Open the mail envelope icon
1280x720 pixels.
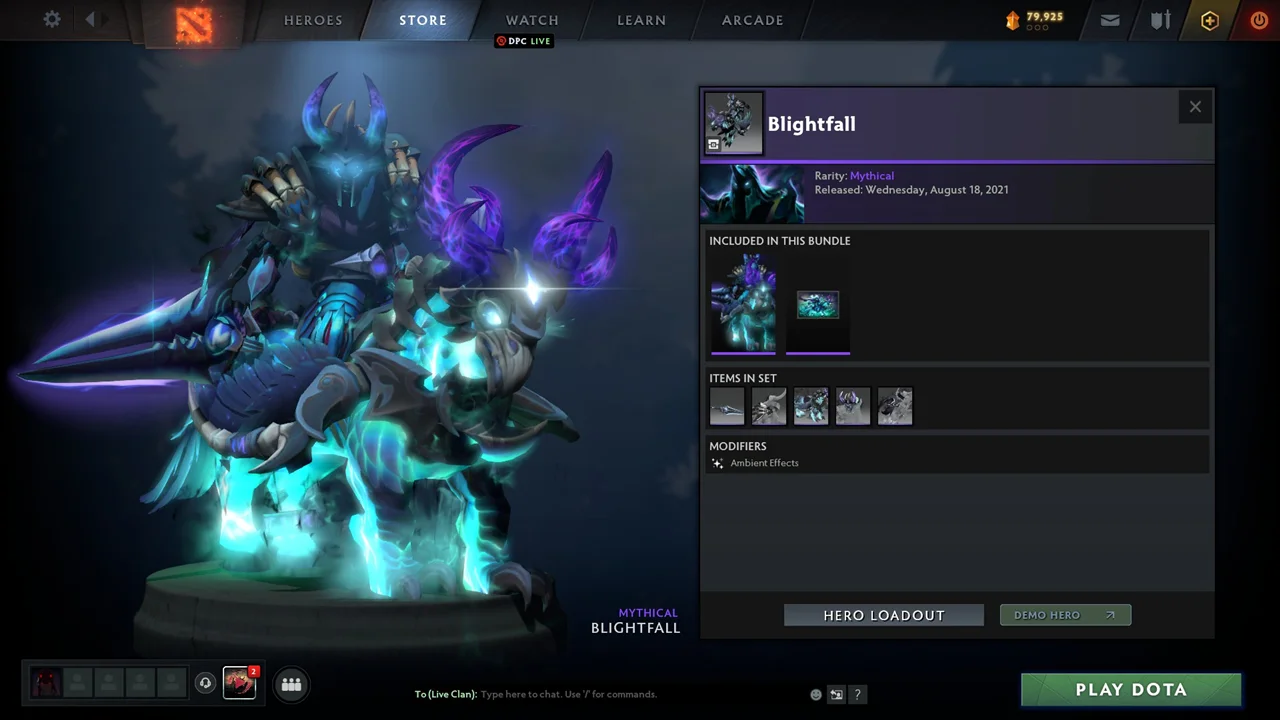1110,20
